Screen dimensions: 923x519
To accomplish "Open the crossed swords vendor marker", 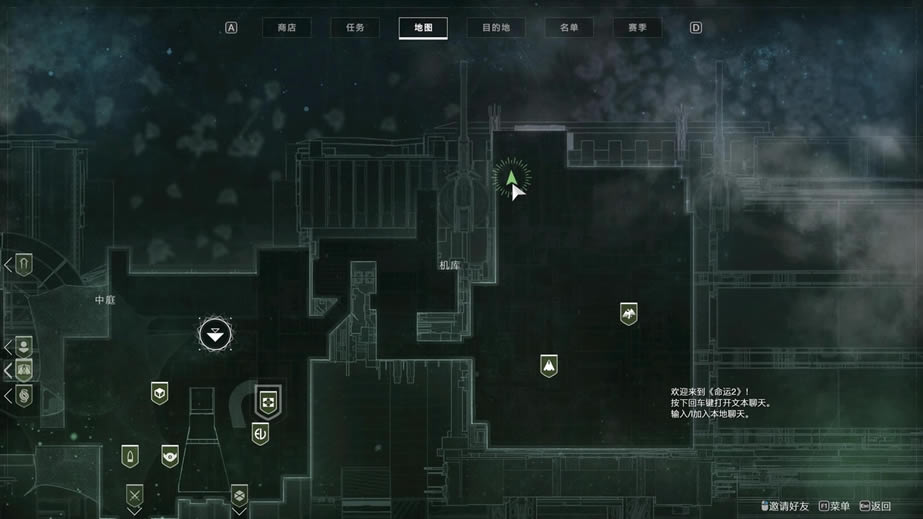I will (134, 494).
